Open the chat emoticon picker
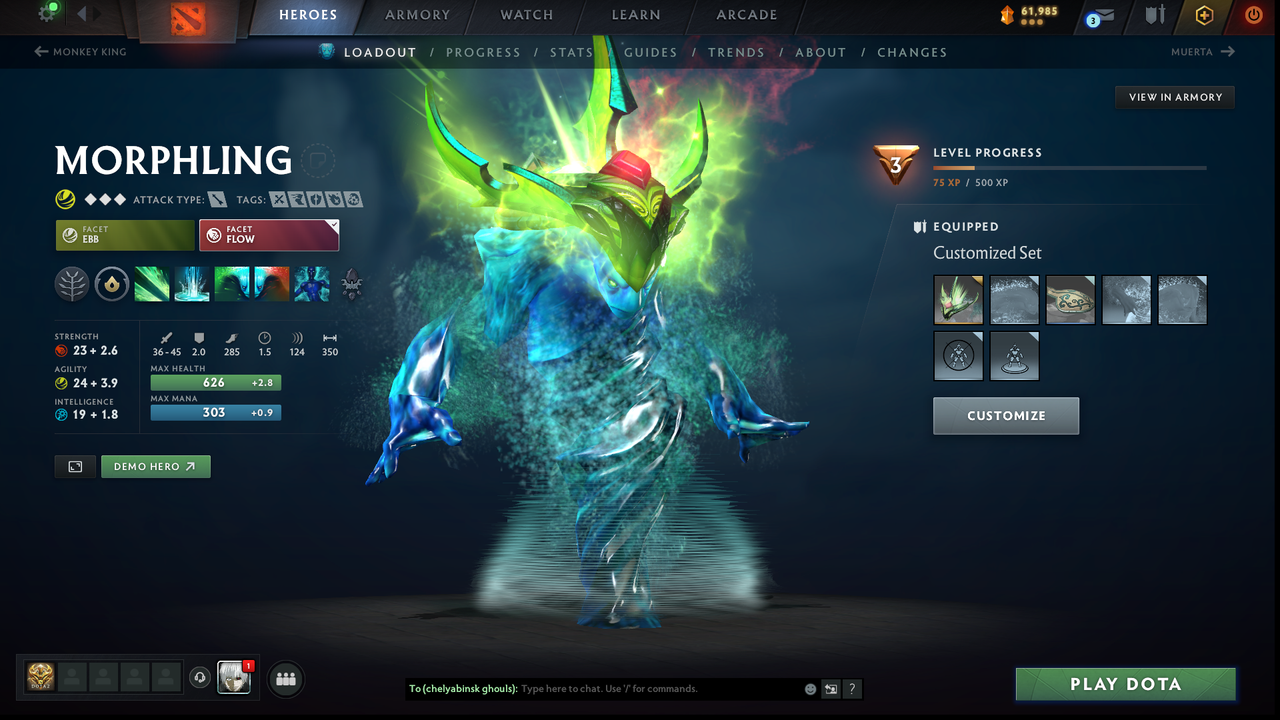This screenshot has height=720, width=1280. 809,689
